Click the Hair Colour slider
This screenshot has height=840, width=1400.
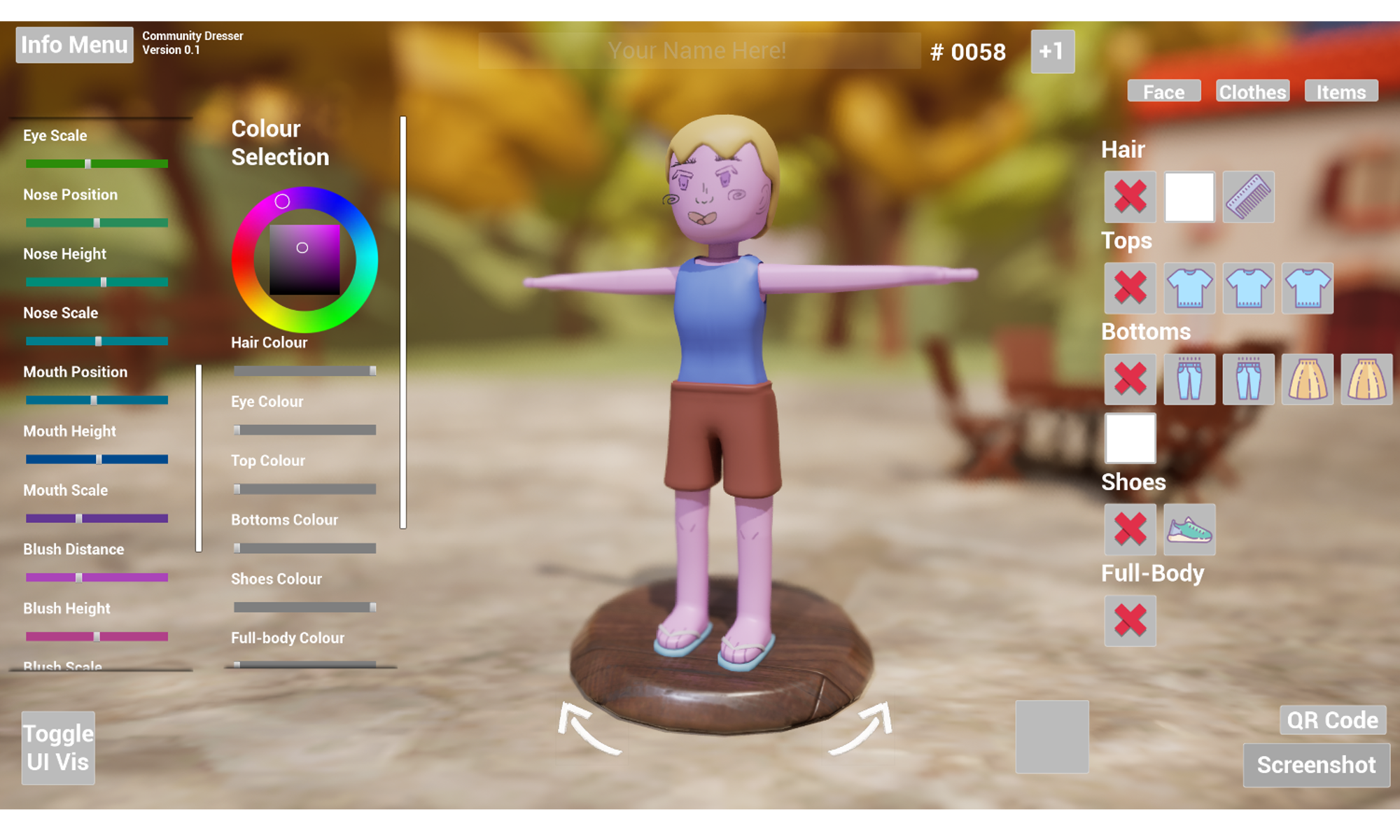click(x=304, y=371)
